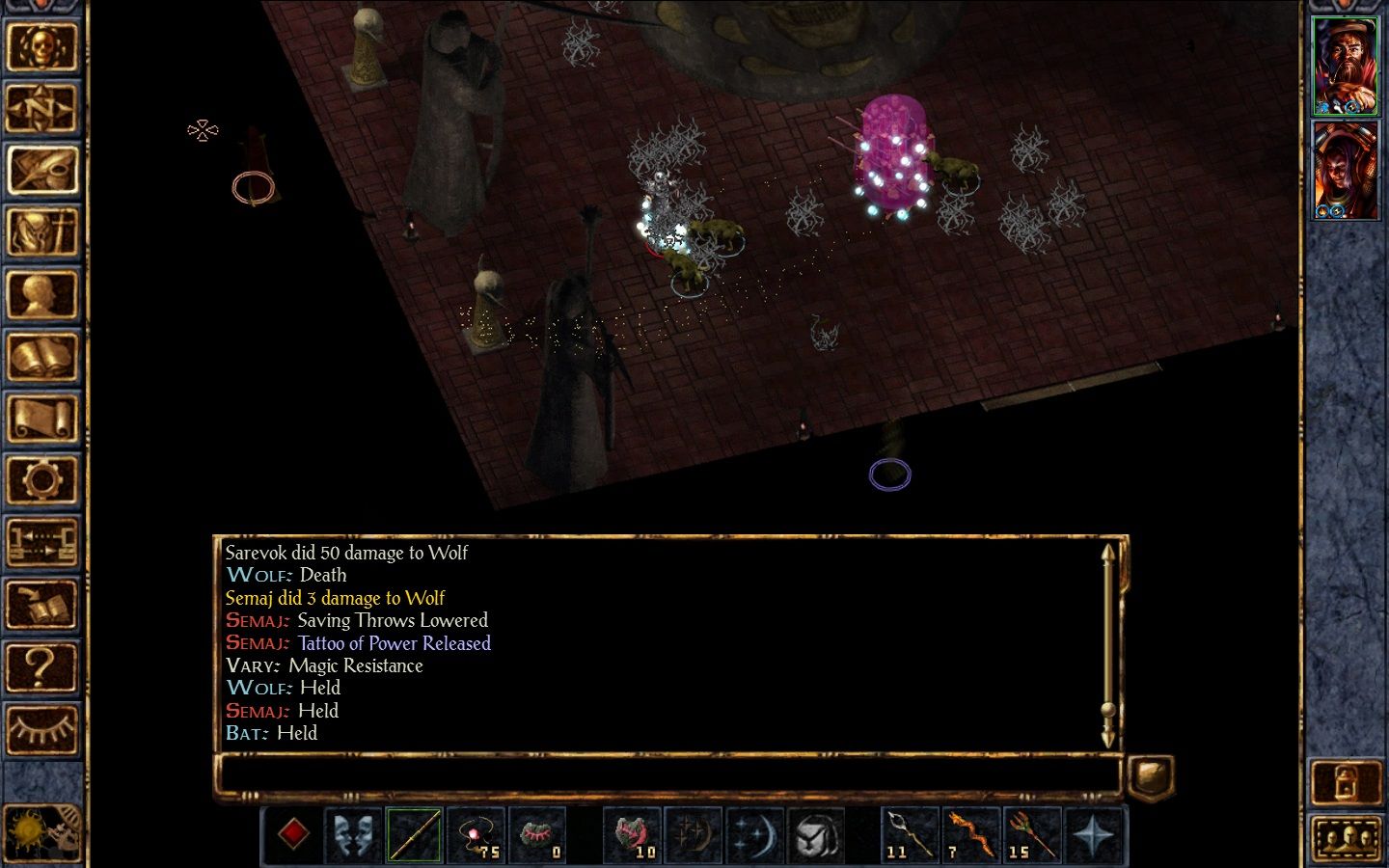
Task: Show the character record with the bust button
Action: click(41, 294)
